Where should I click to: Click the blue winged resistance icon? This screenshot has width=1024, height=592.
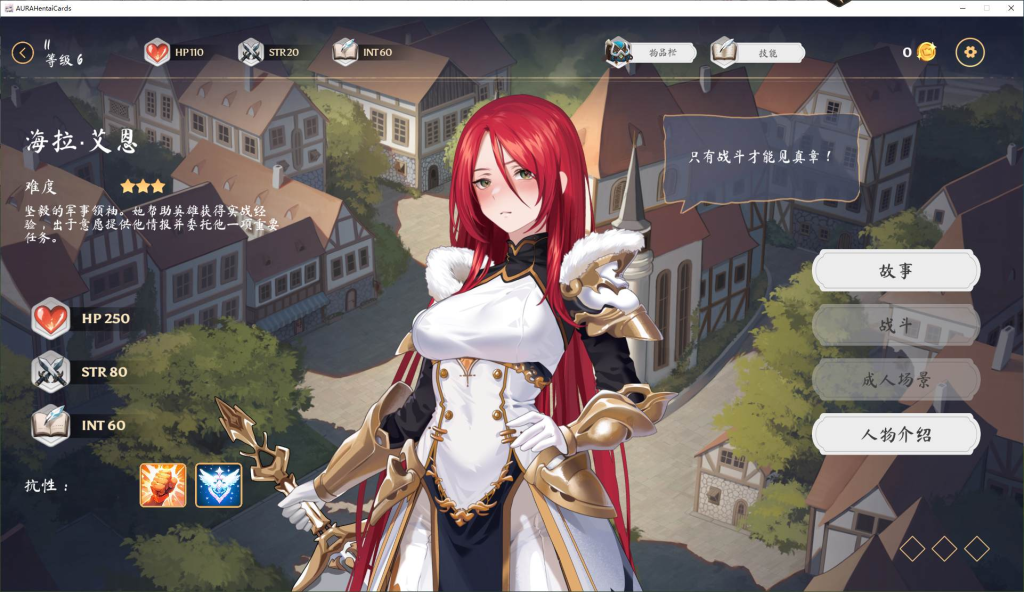point(218,485)
